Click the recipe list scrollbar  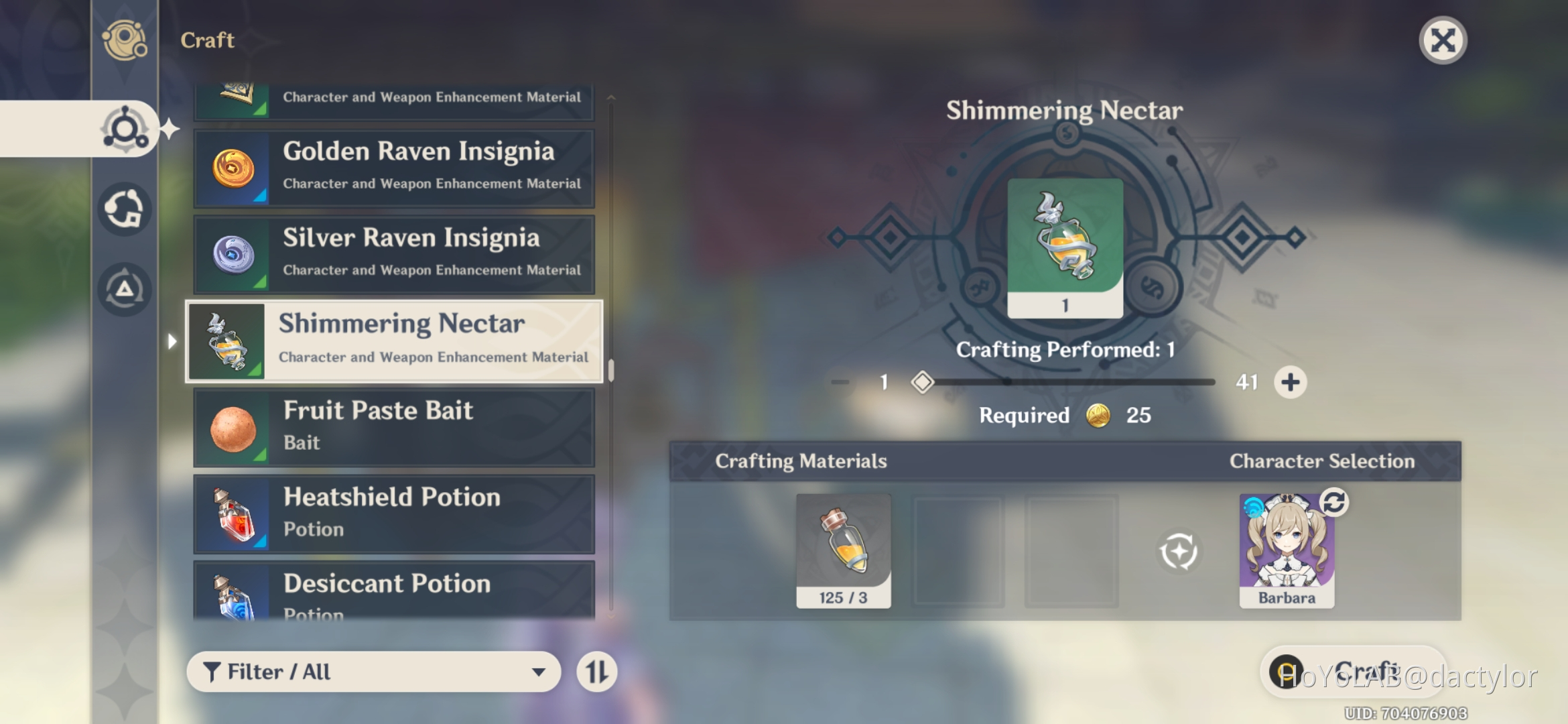coord(610,369)
